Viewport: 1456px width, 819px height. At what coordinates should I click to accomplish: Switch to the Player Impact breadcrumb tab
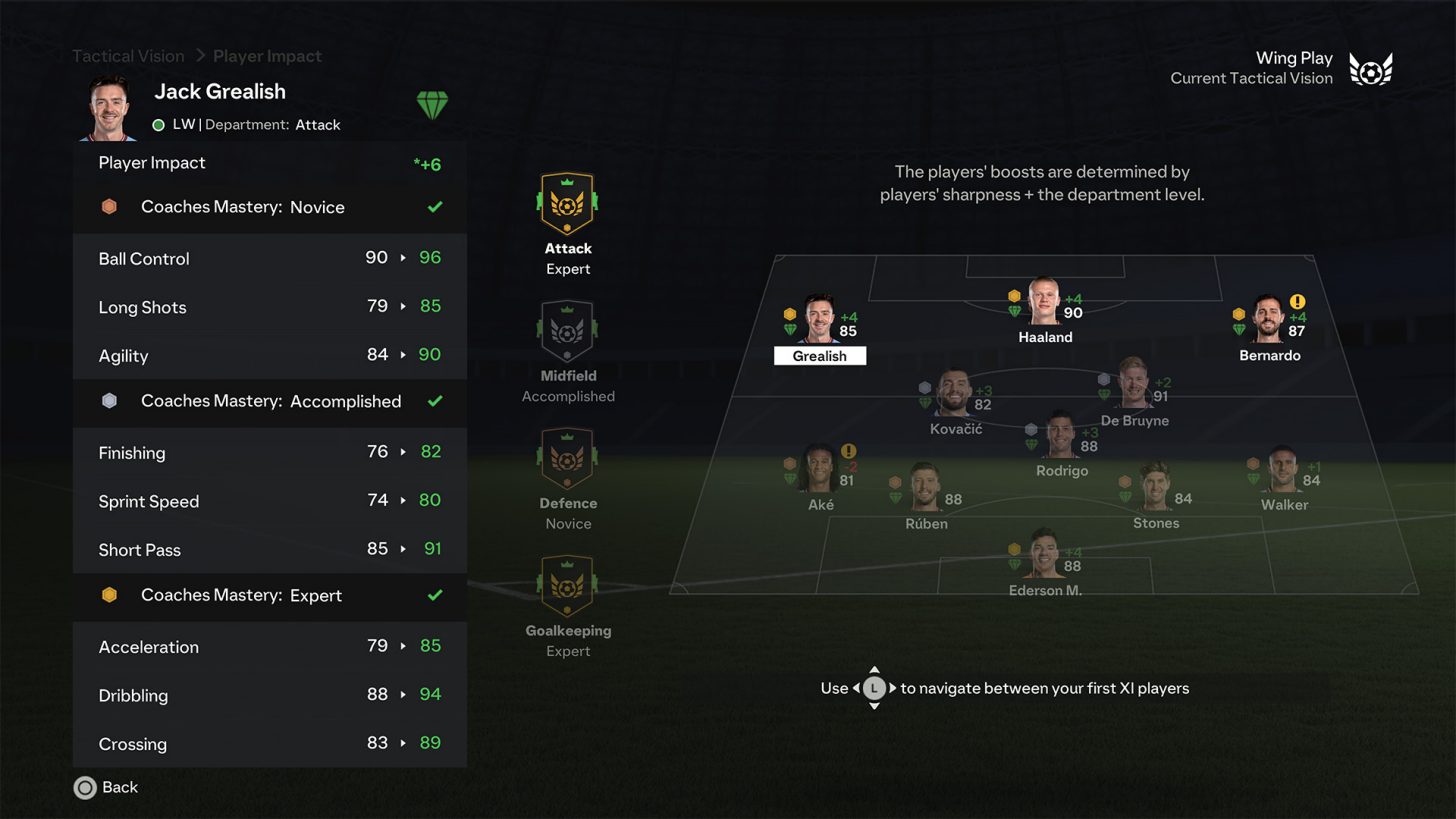(x=266, y=56)
